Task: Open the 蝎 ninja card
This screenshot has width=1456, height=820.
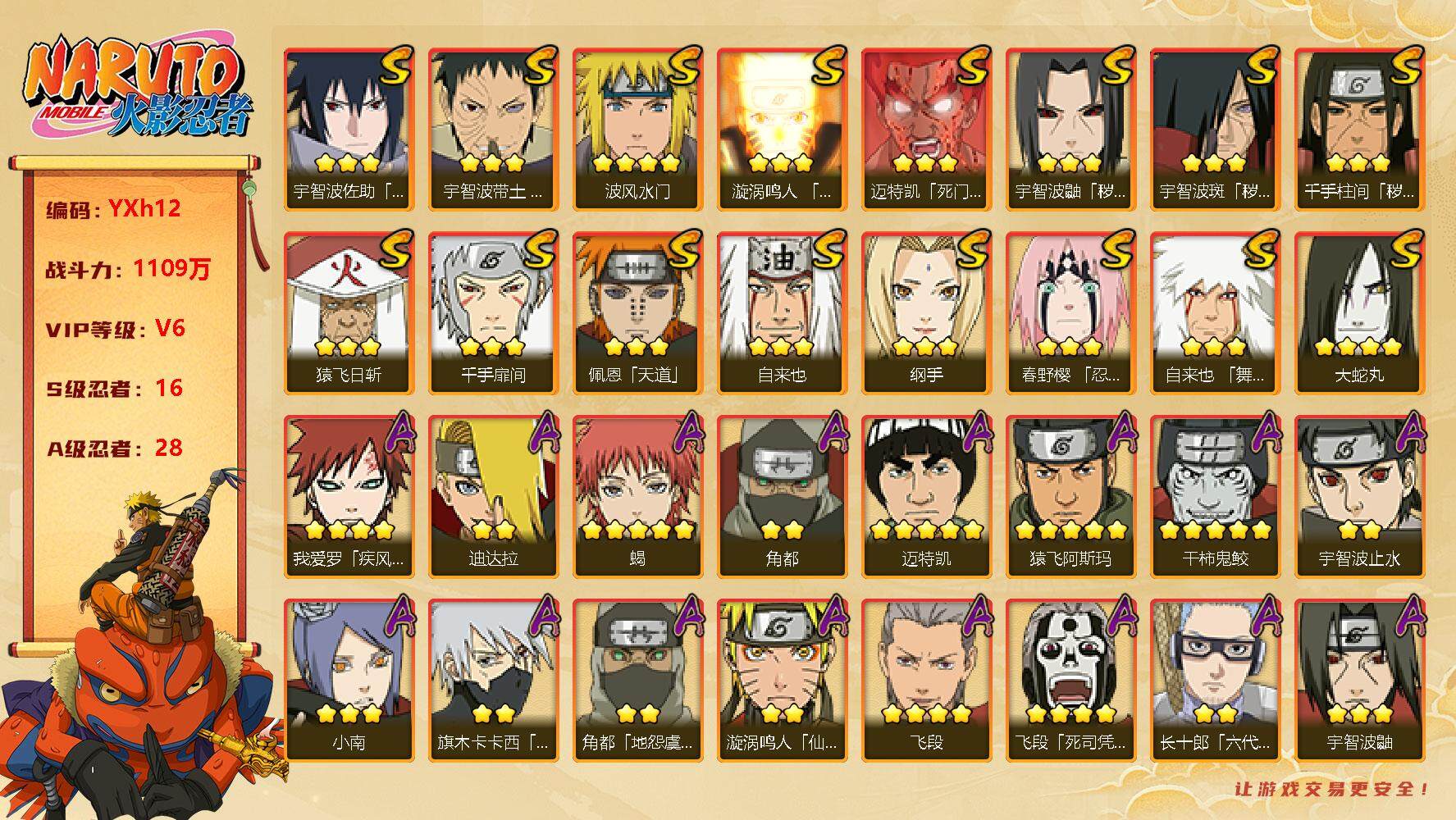Action: tap(637, 495)
